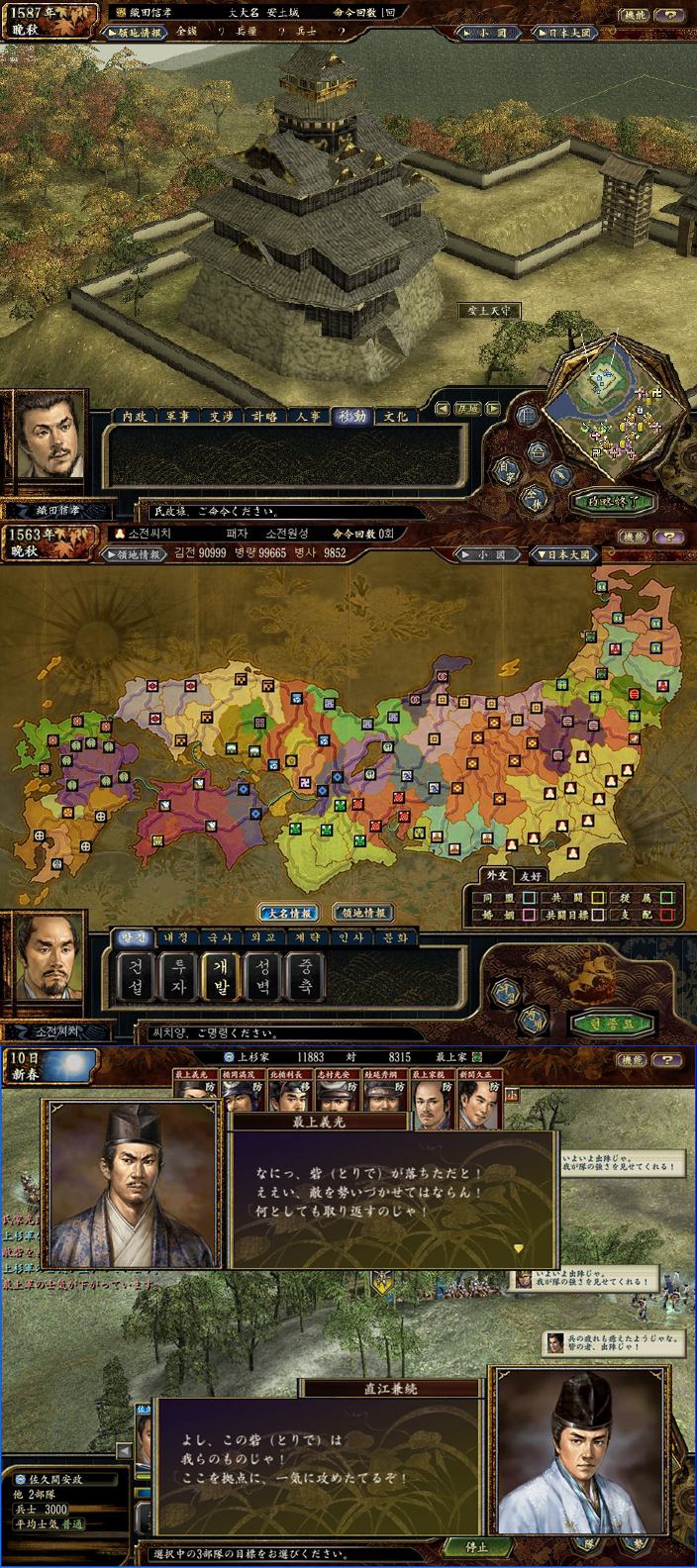
Task: Select the 計略 tab
Action: pyautogui.click(x=263, y=417)
